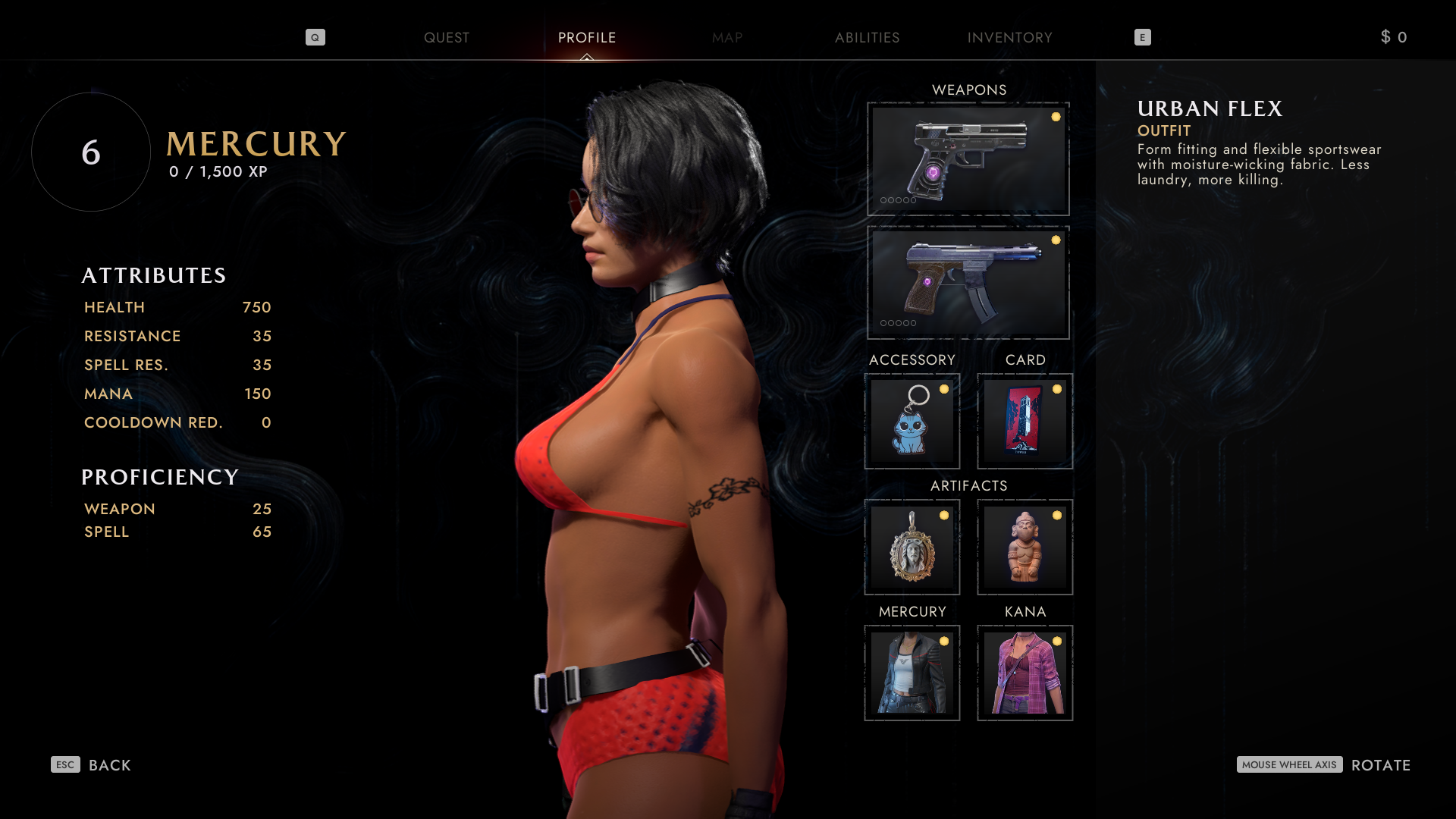Screen dimensions: 1456x819
Task: Click Back to leave the profile
Action: [x=92, y=764]
